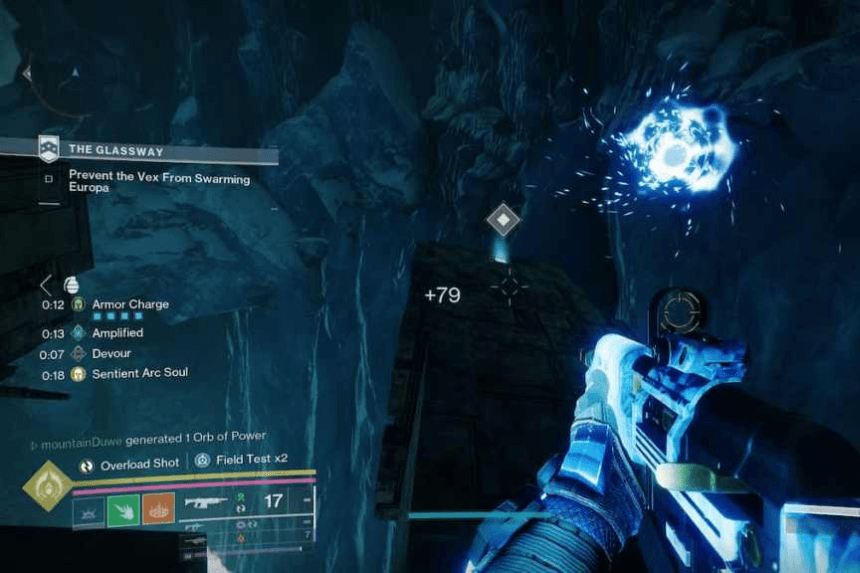Activate the orange melee ability icon
The height and width of the screenshot is (573, 860).
point(158,510)
